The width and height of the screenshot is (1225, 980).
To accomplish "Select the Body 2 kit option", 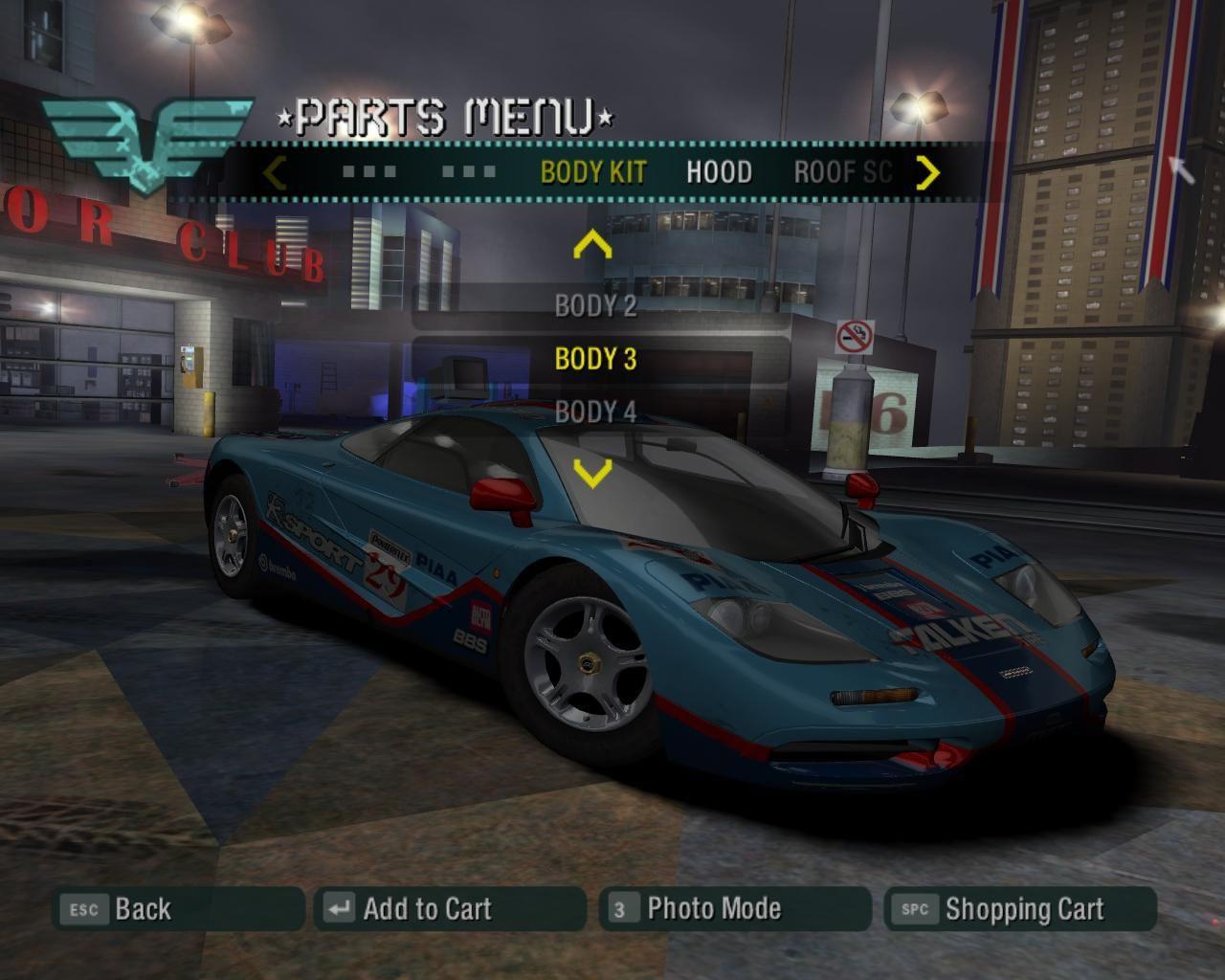I will pos(595,306).
